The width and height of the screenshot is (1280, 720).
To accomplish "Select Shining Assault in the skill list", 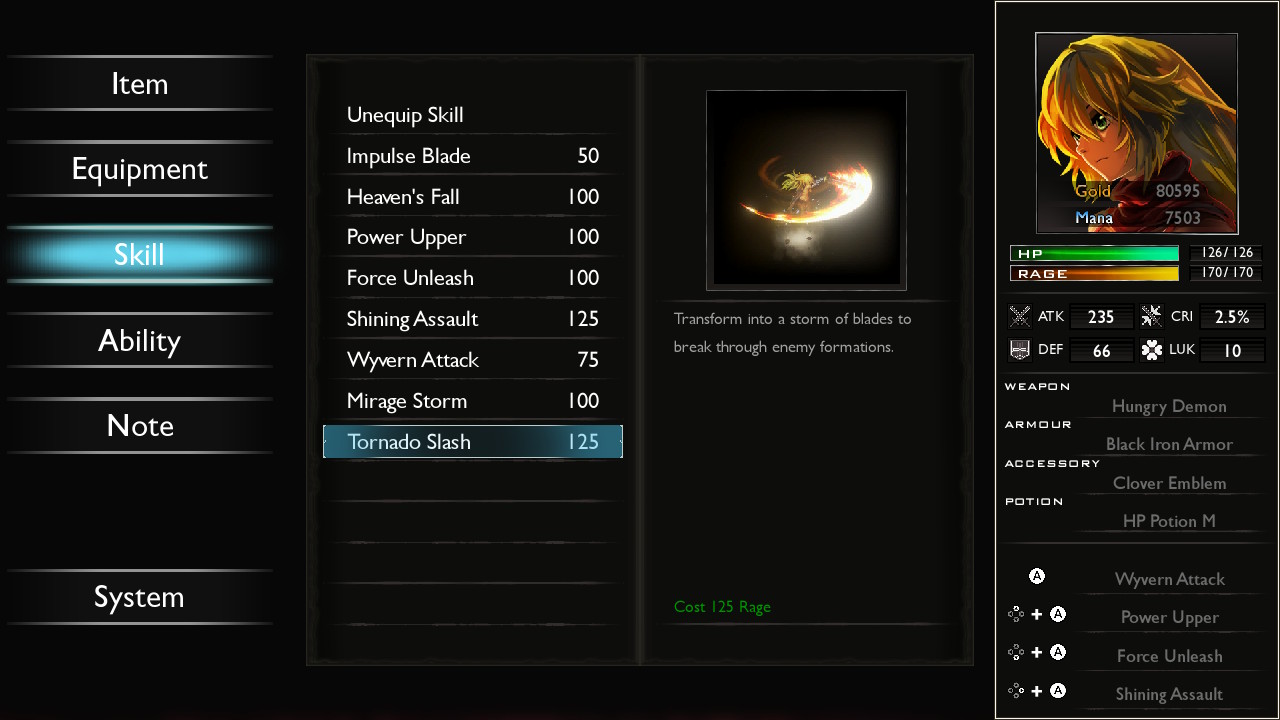I will click(x=472, y=319).
